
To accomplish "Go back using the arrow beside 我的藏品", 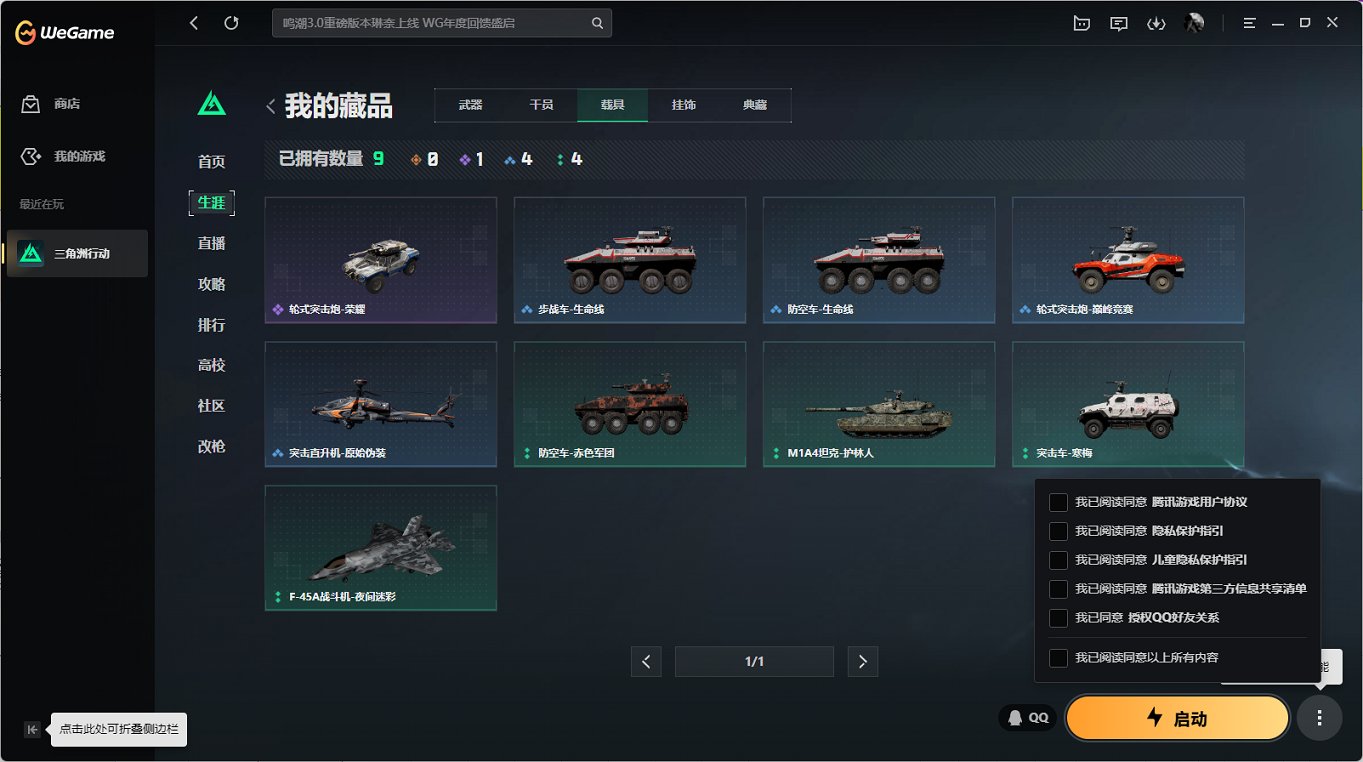I will 270,104.
